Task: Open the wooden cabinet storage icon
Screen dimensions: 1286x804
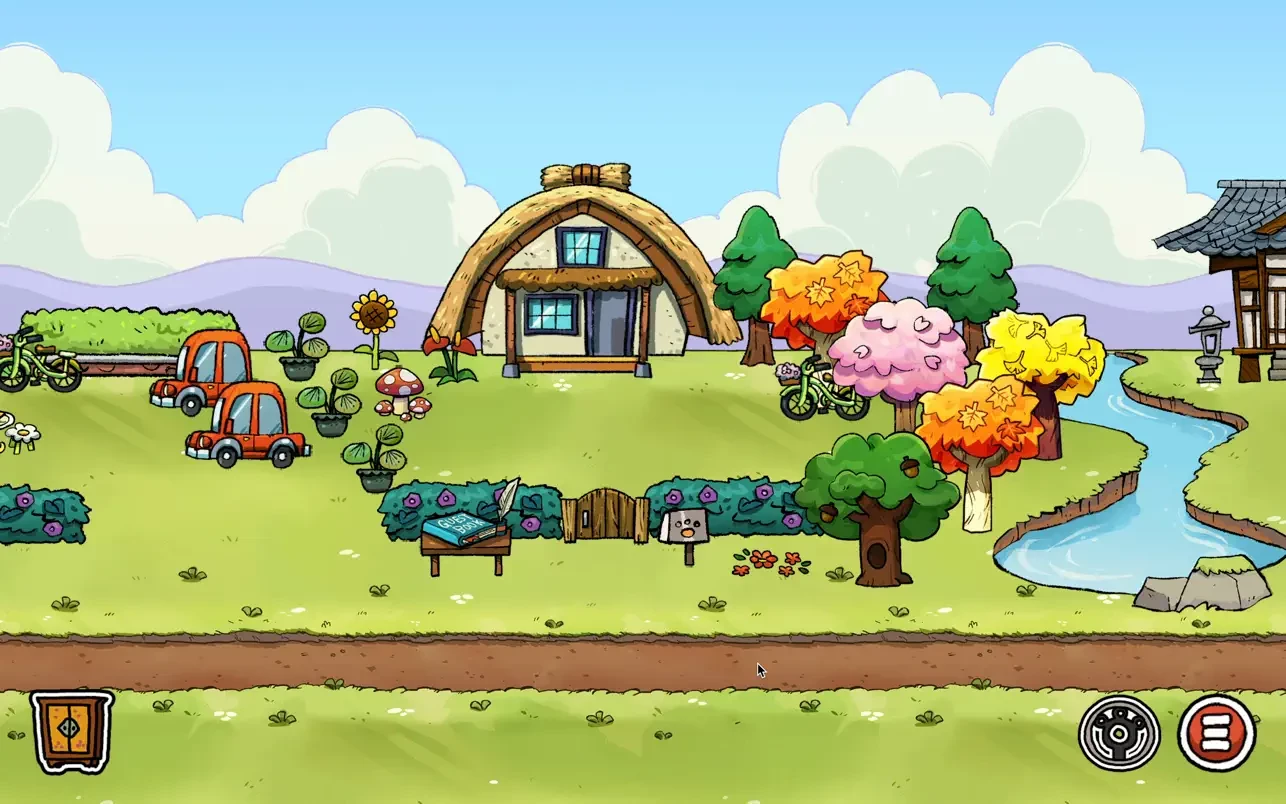Action: point(72,731)
